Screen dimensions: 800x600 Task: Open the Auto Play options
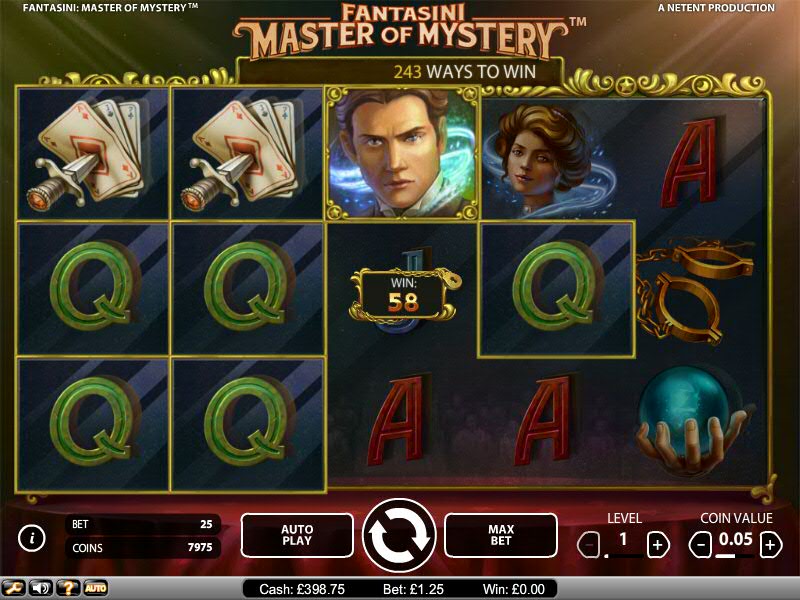[x=297, y=535]
